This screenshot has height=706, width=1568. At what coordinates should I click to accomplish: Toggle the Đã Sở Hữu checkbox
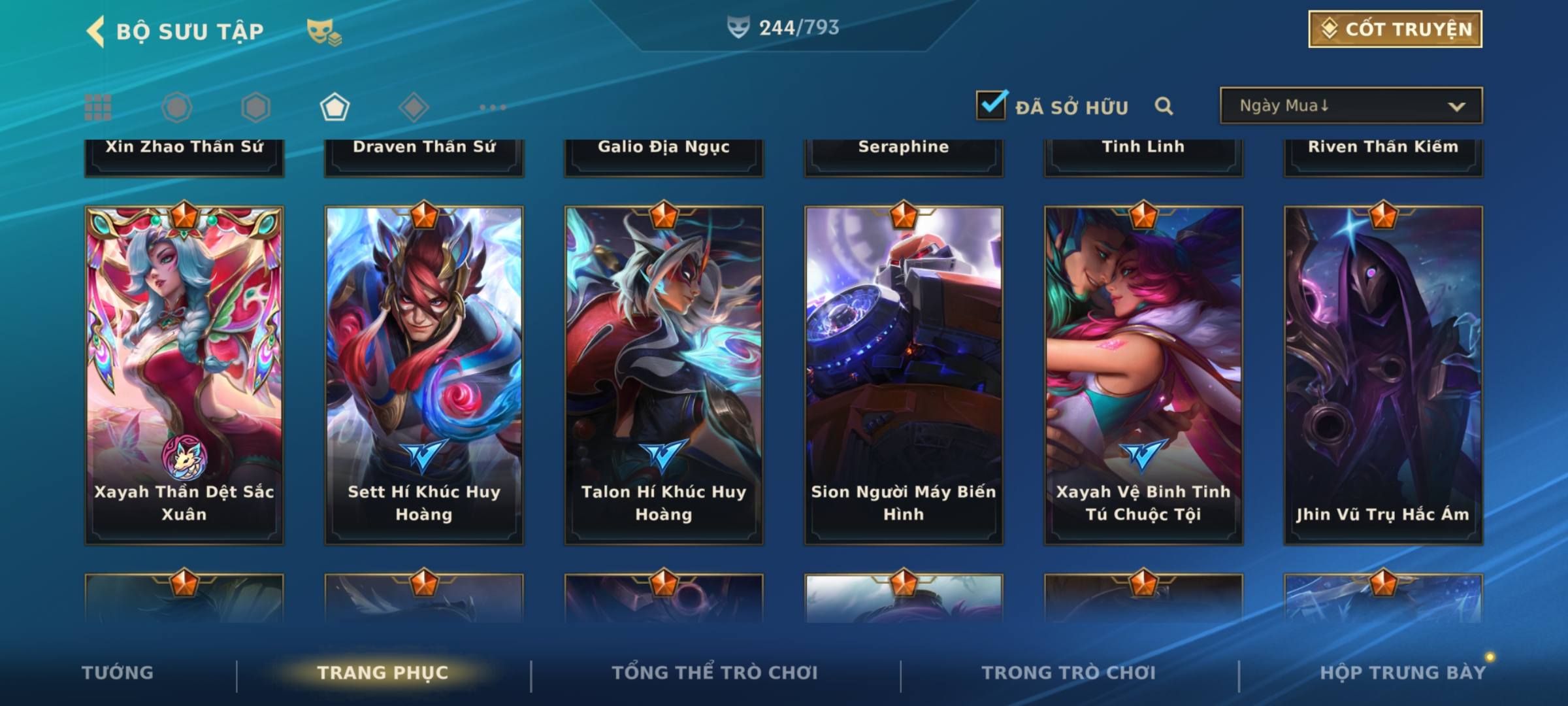click(x=991, y=105)
